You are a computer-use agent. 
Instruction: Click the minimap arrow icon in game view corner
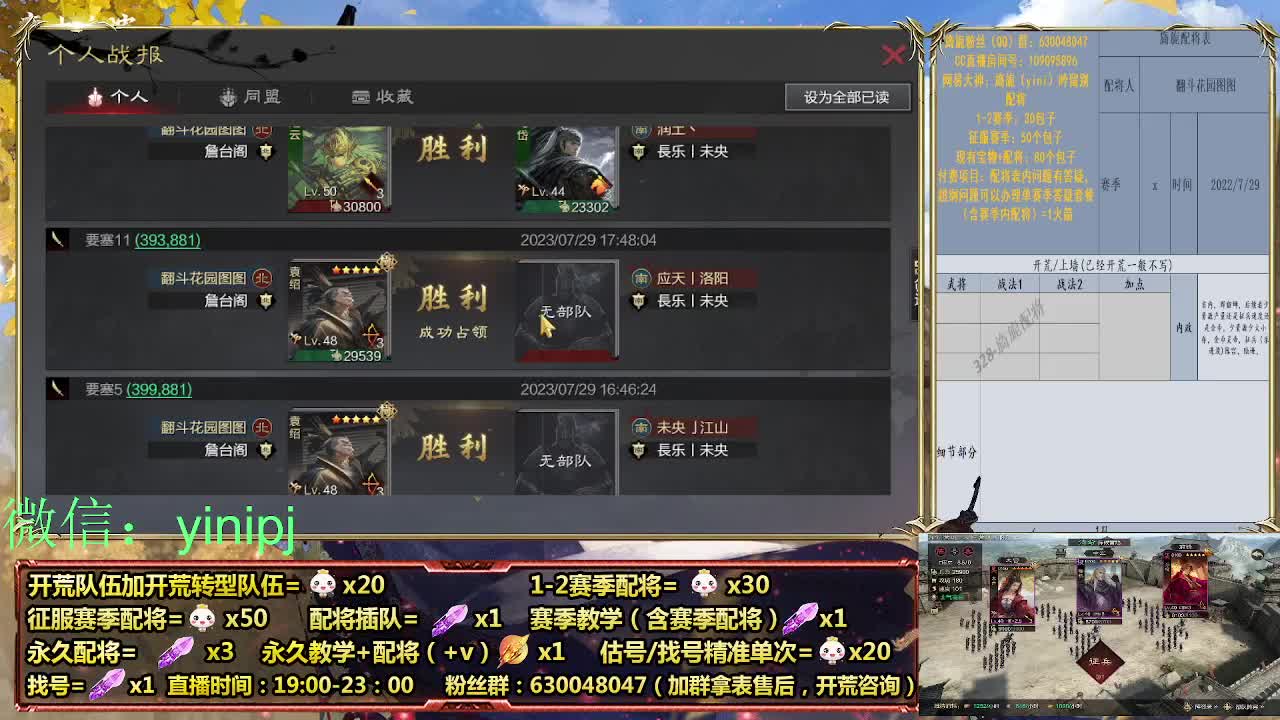tap(1257, 553)
